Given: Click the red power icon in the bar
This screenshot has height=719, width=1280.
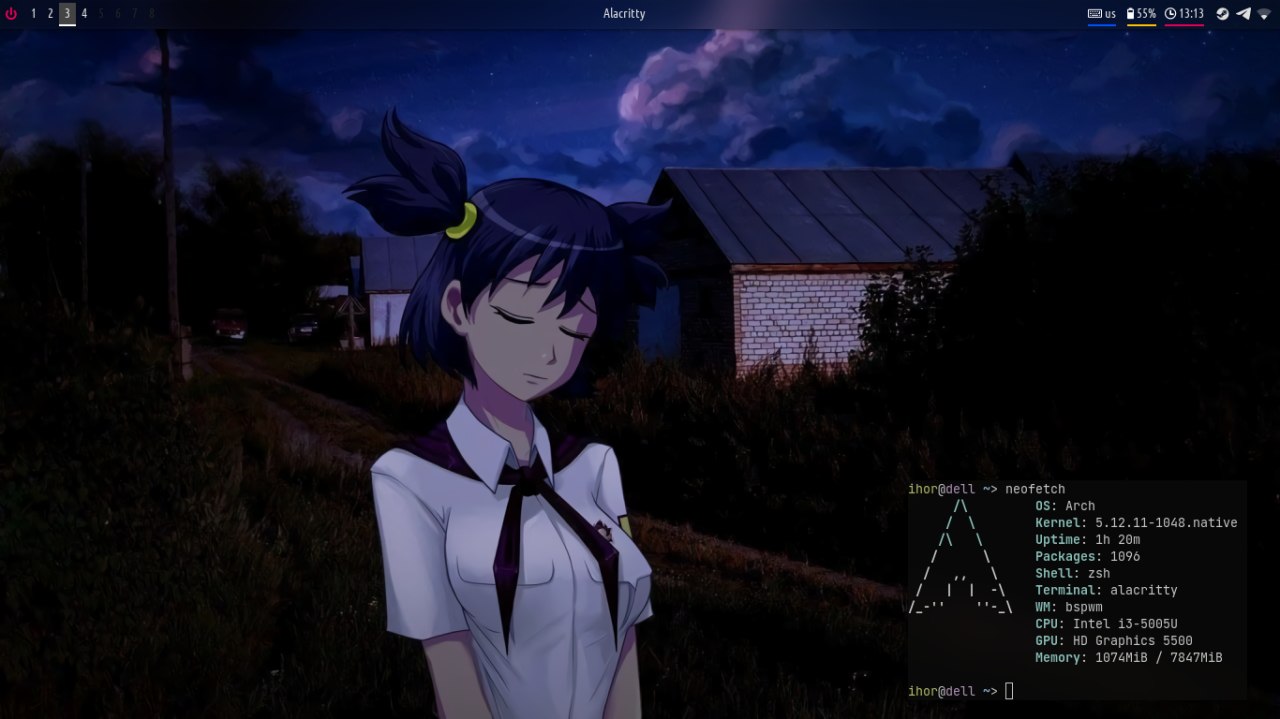Looking at the screenshot, I should coord(11,14).
